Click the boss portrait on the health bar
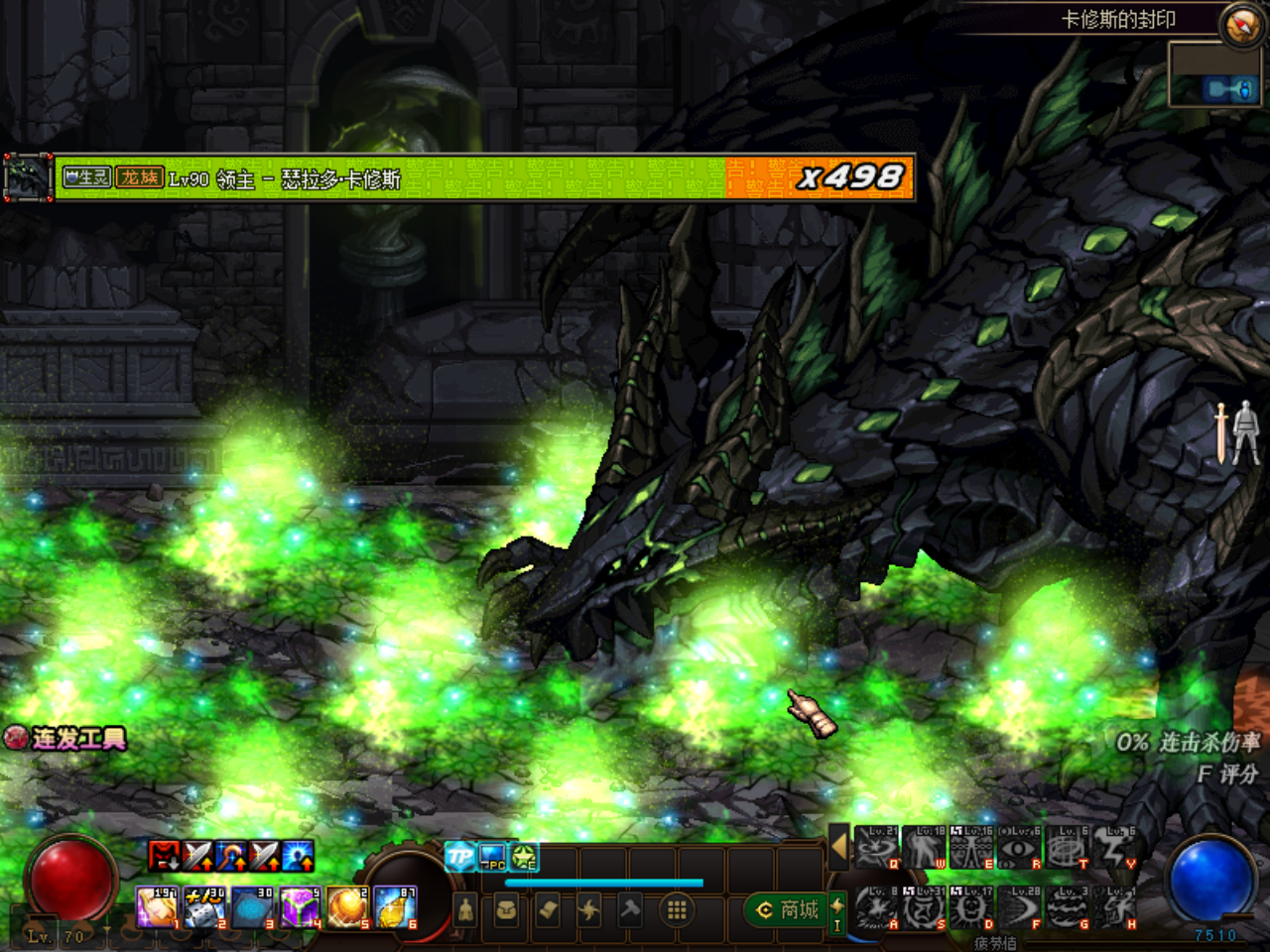1270x952 pixels. click(x=28, y=178)
